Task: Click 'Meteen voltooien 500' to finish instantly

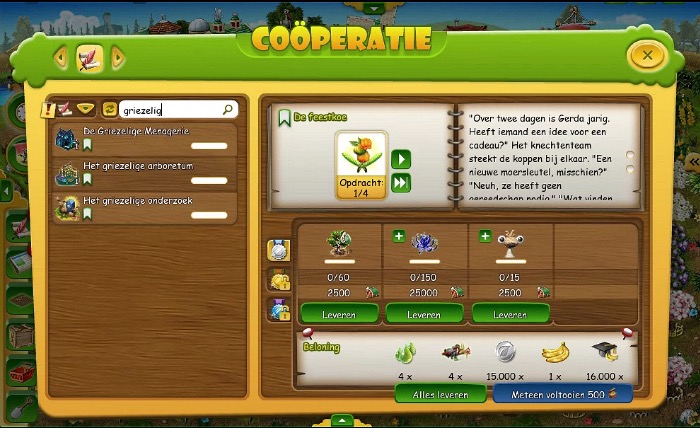Action: 563,395
